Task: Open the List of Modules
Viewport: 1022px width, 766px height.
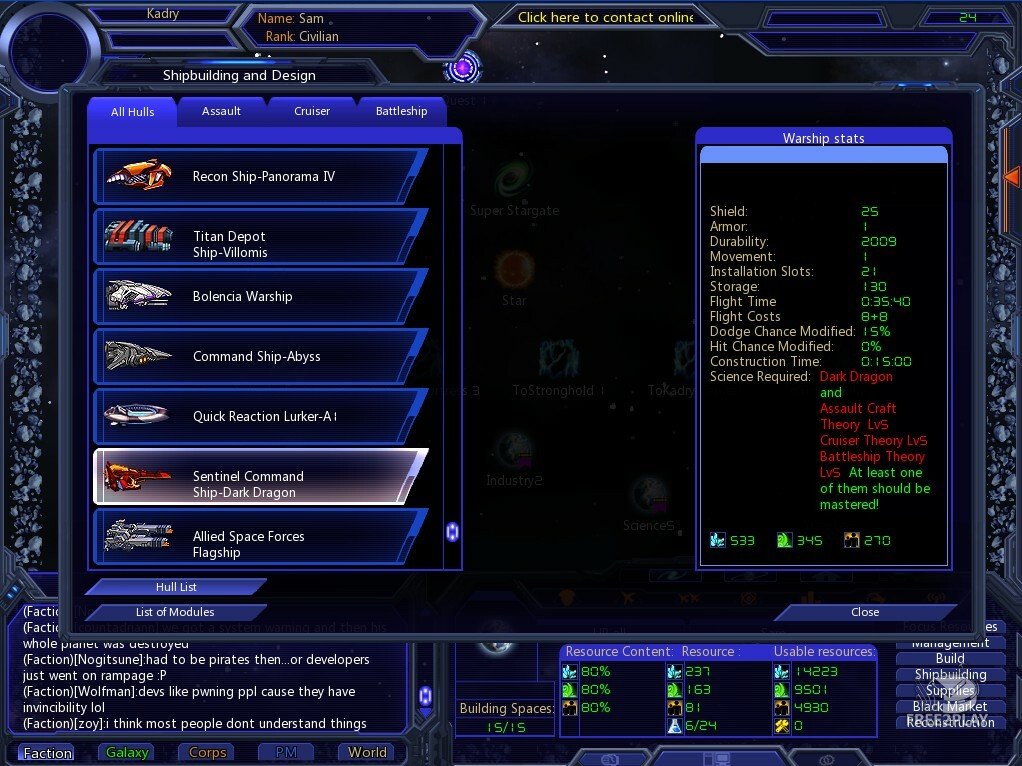Action: tap(175, 612)
